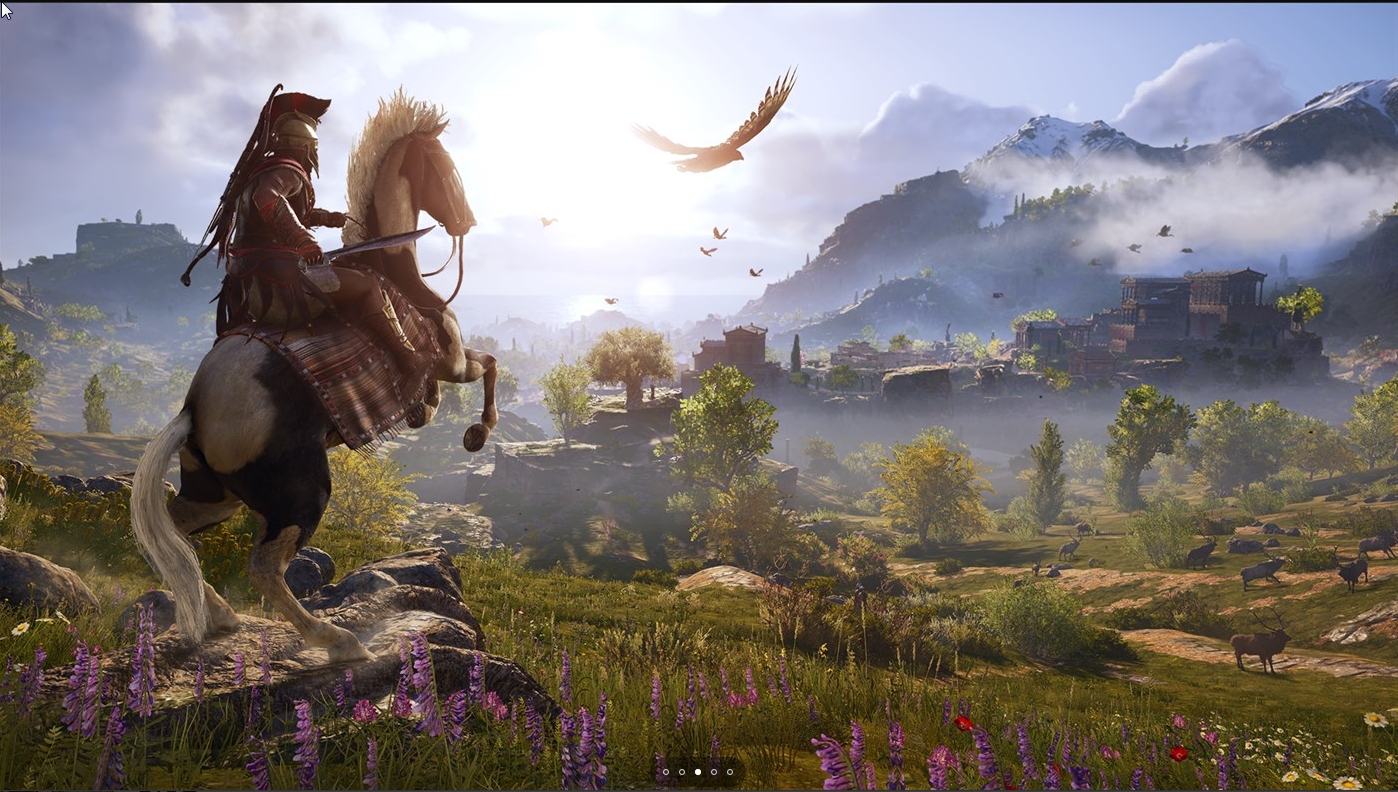
Task: Jump to the first slideshow dot
Action: pyautogui.click(x=666, y=772)
